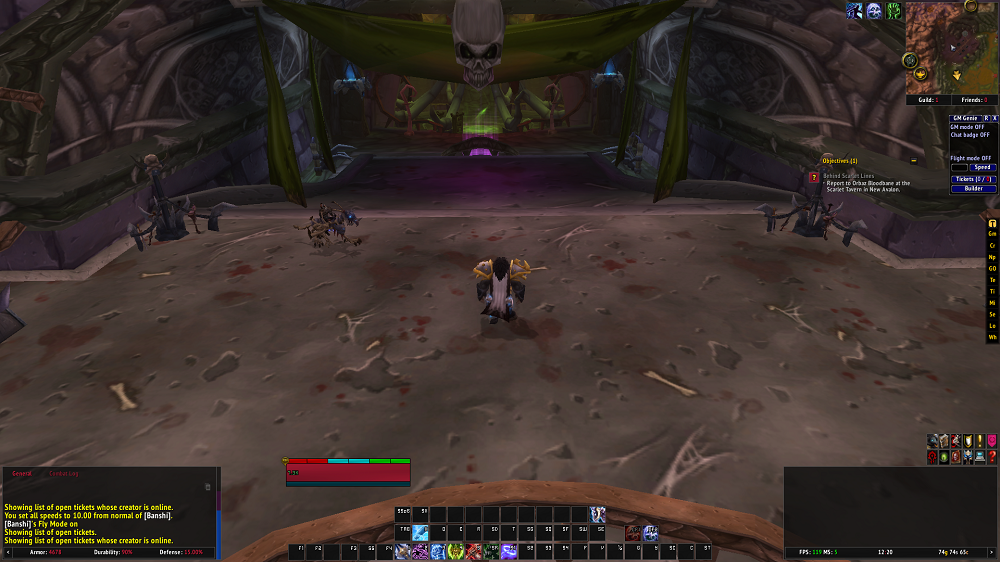This screenshot has width=1000, height=562.
Task: Toggle Flight mode in GM Genie
Action: tap(970, 158)
